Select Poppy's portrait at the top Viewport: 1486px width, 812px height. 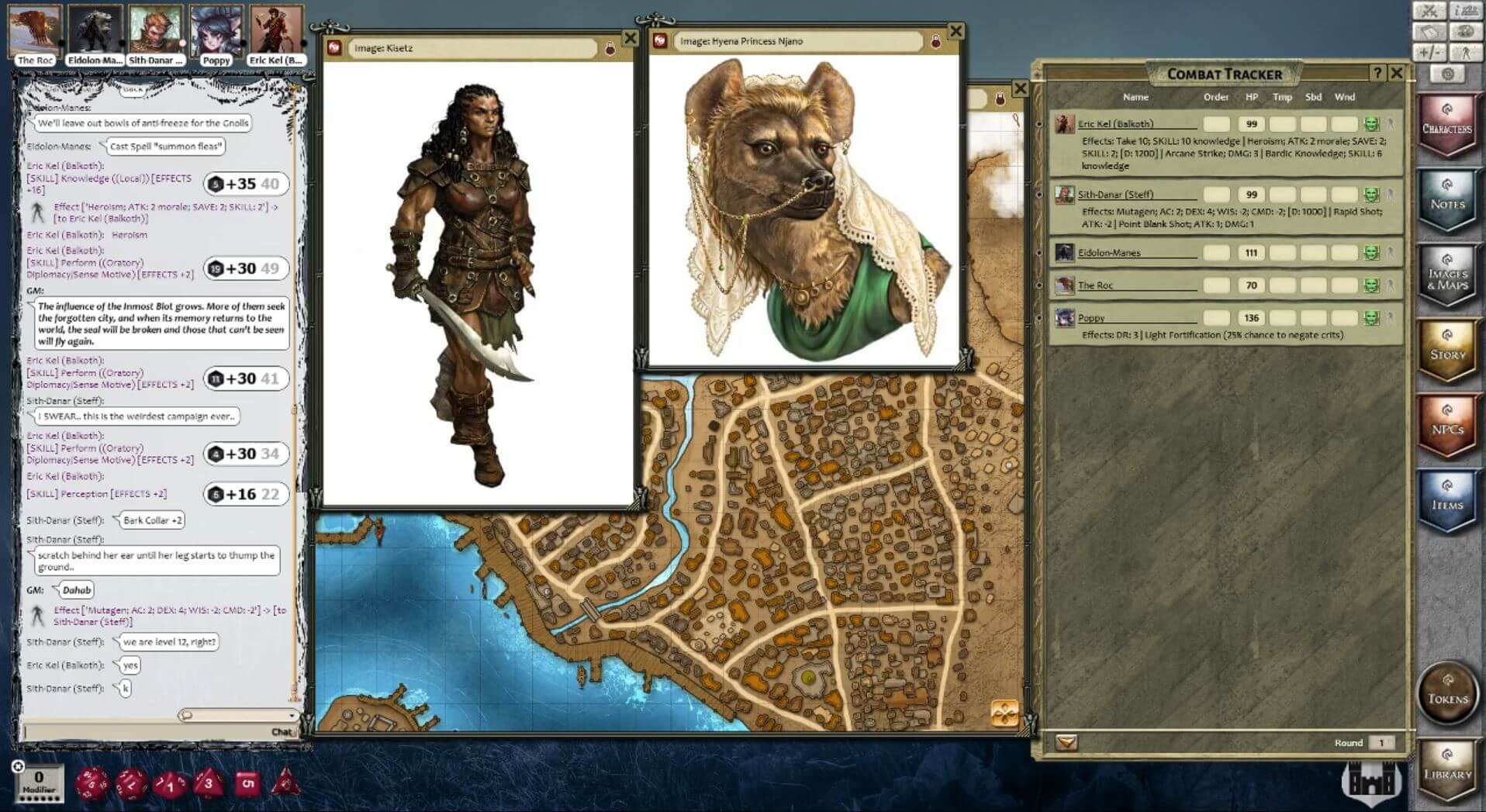pos(216,29)
